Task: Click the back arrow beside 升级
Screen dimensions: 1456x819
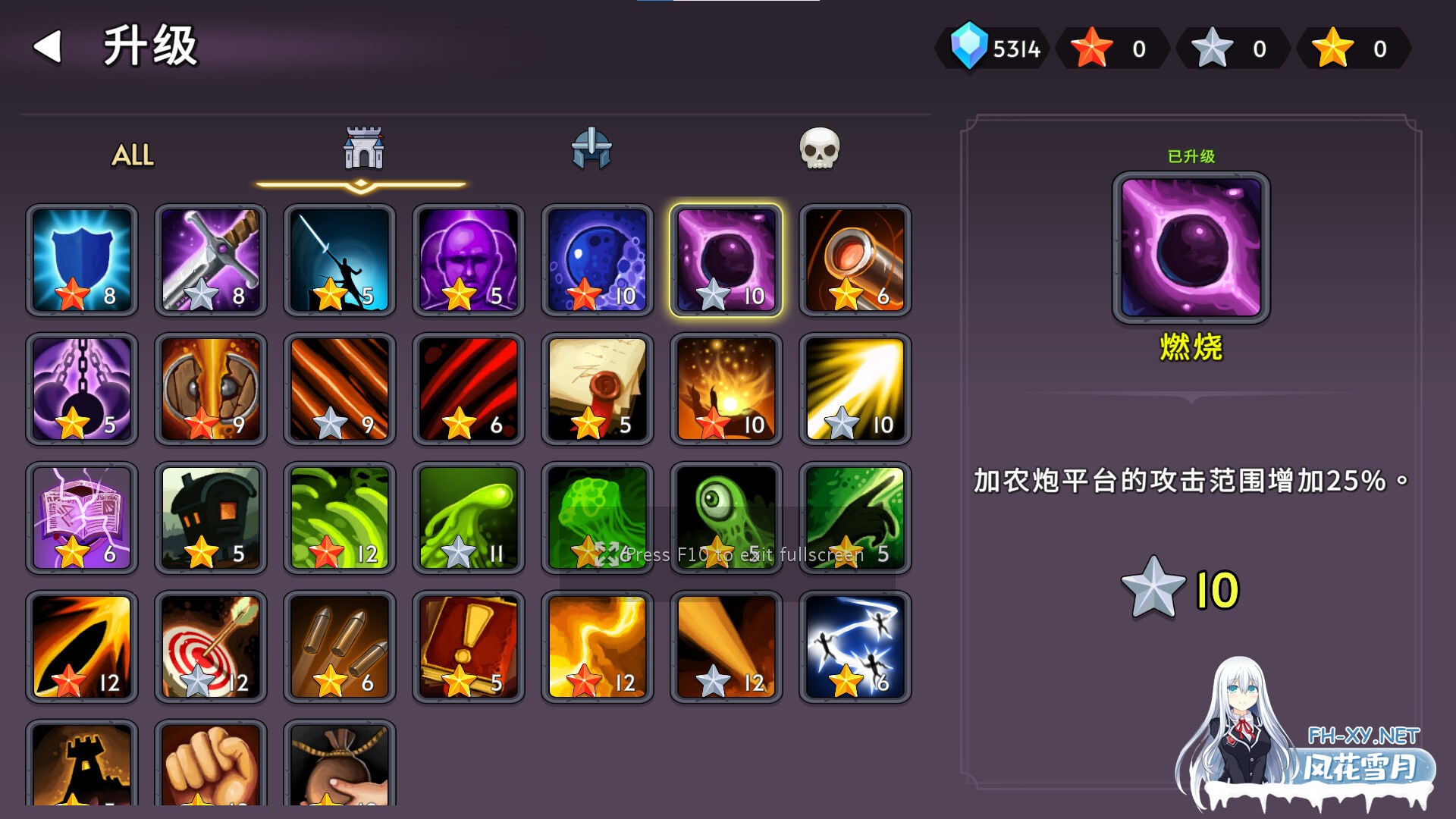Action: click(x=47, y=47)
